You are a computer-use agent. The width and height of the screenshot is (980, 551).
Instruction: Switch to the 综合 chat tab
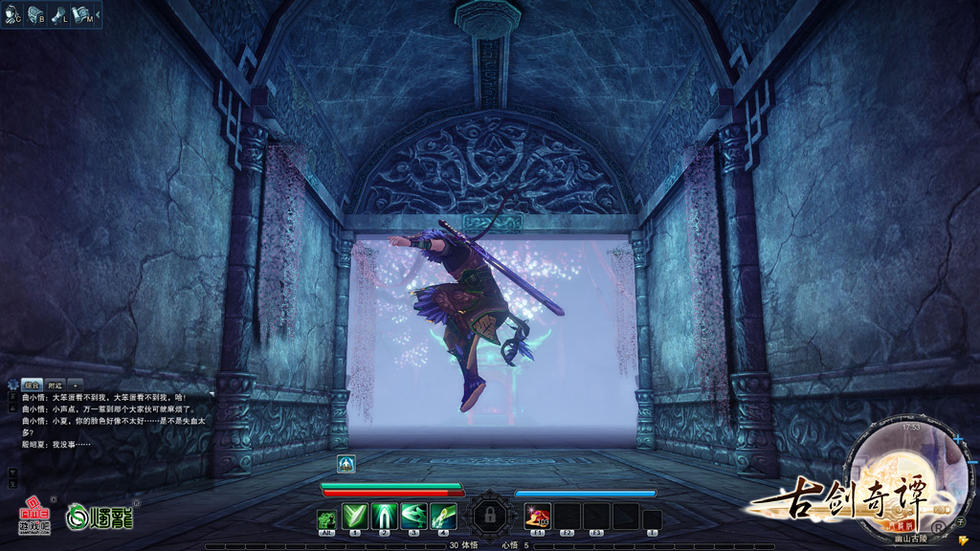coord(31,384)
